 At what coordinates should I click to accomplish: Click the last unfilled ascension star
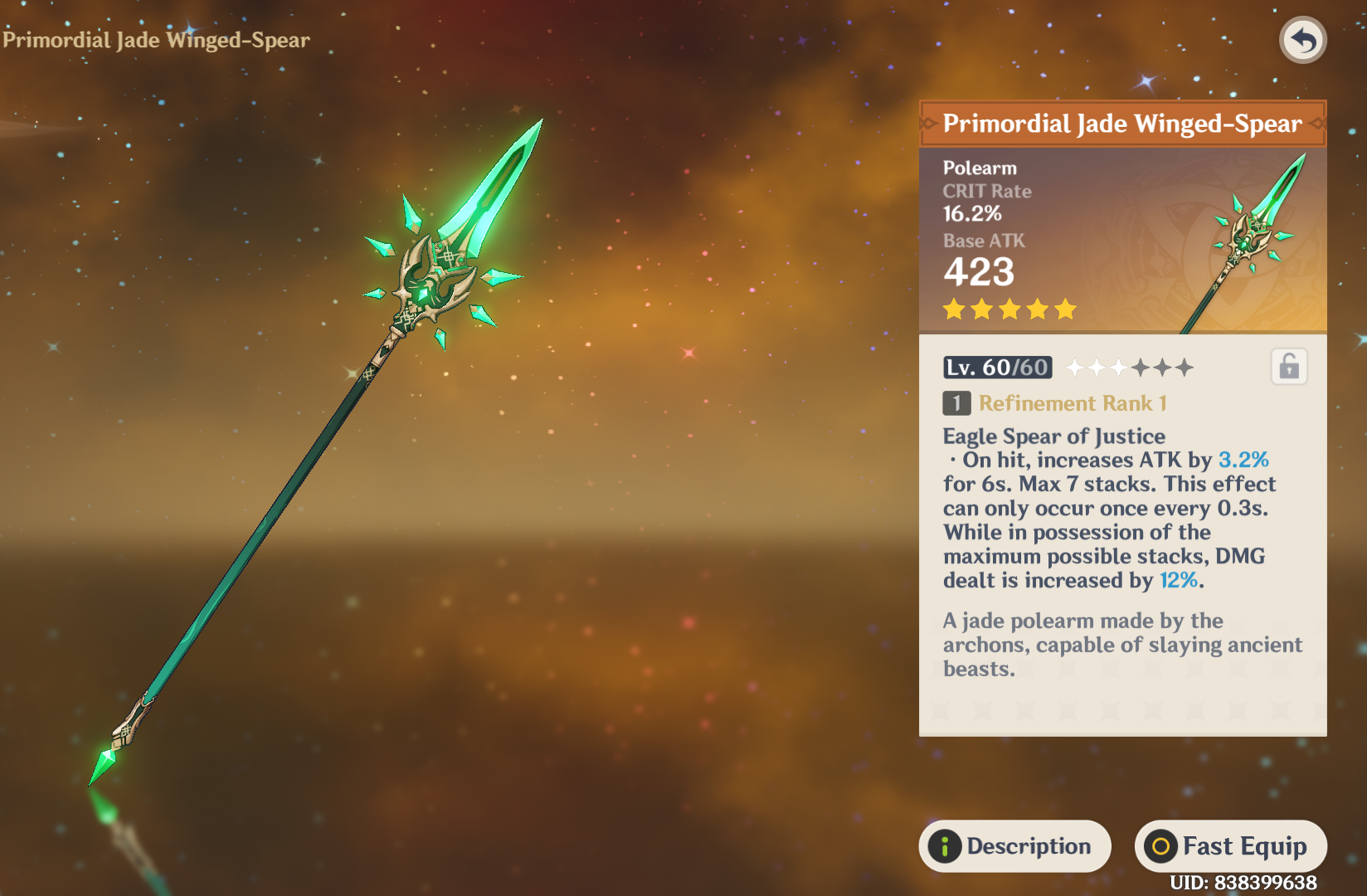tap(1185, 367)
